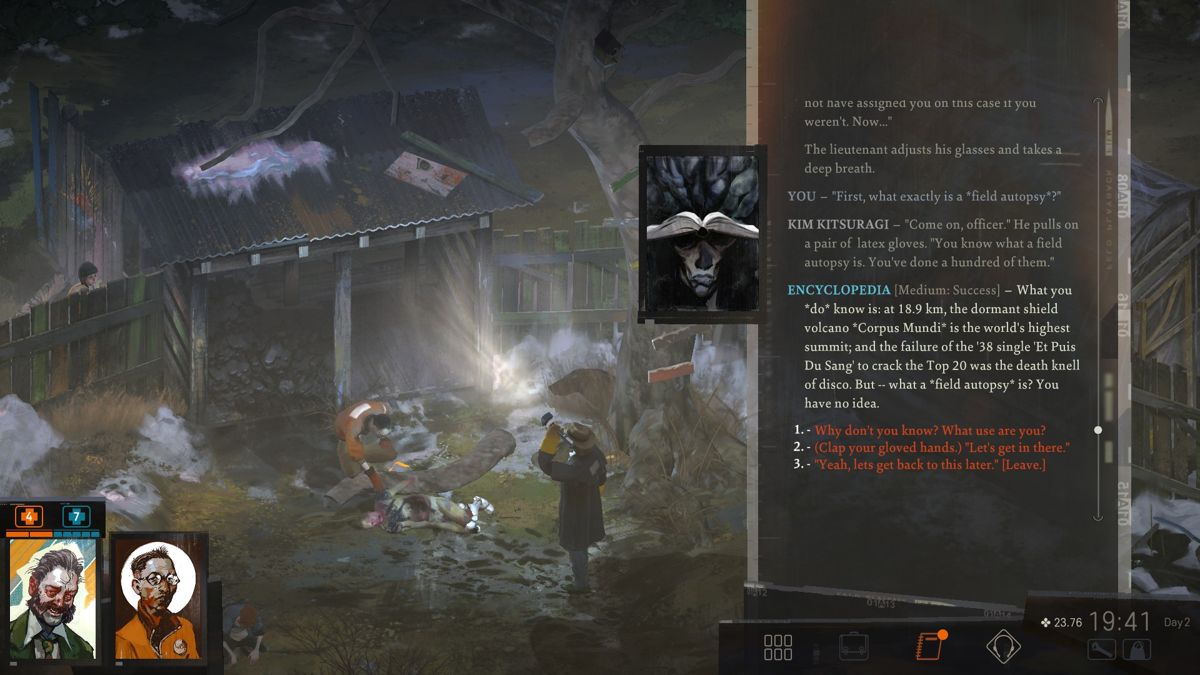This screenshot has width=1200, height=675.
Task: Use the blue morale healing cross
Action: coord(76,517)
